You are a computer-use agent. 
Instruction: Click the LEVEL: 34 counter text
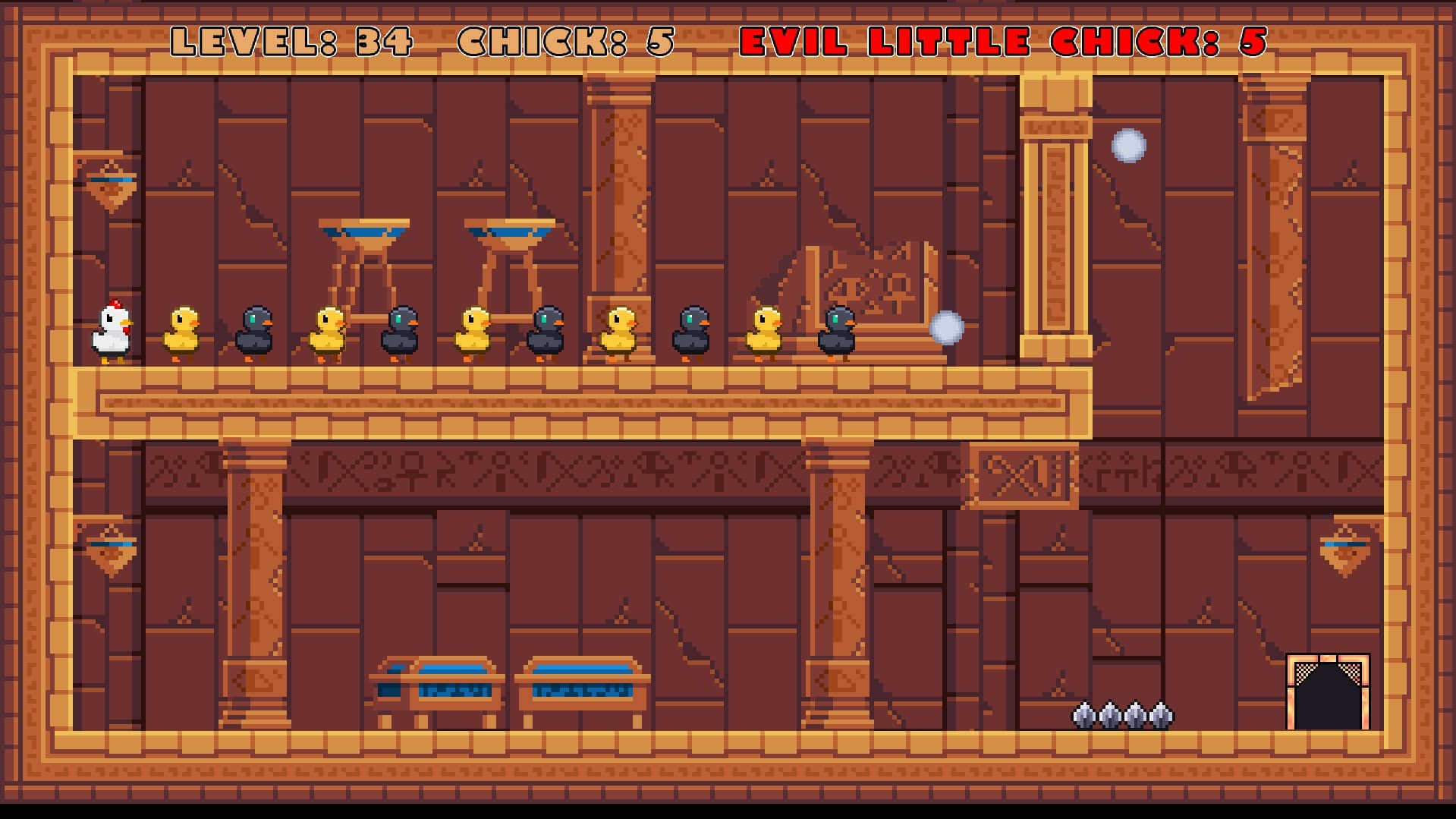coord(292,43)
